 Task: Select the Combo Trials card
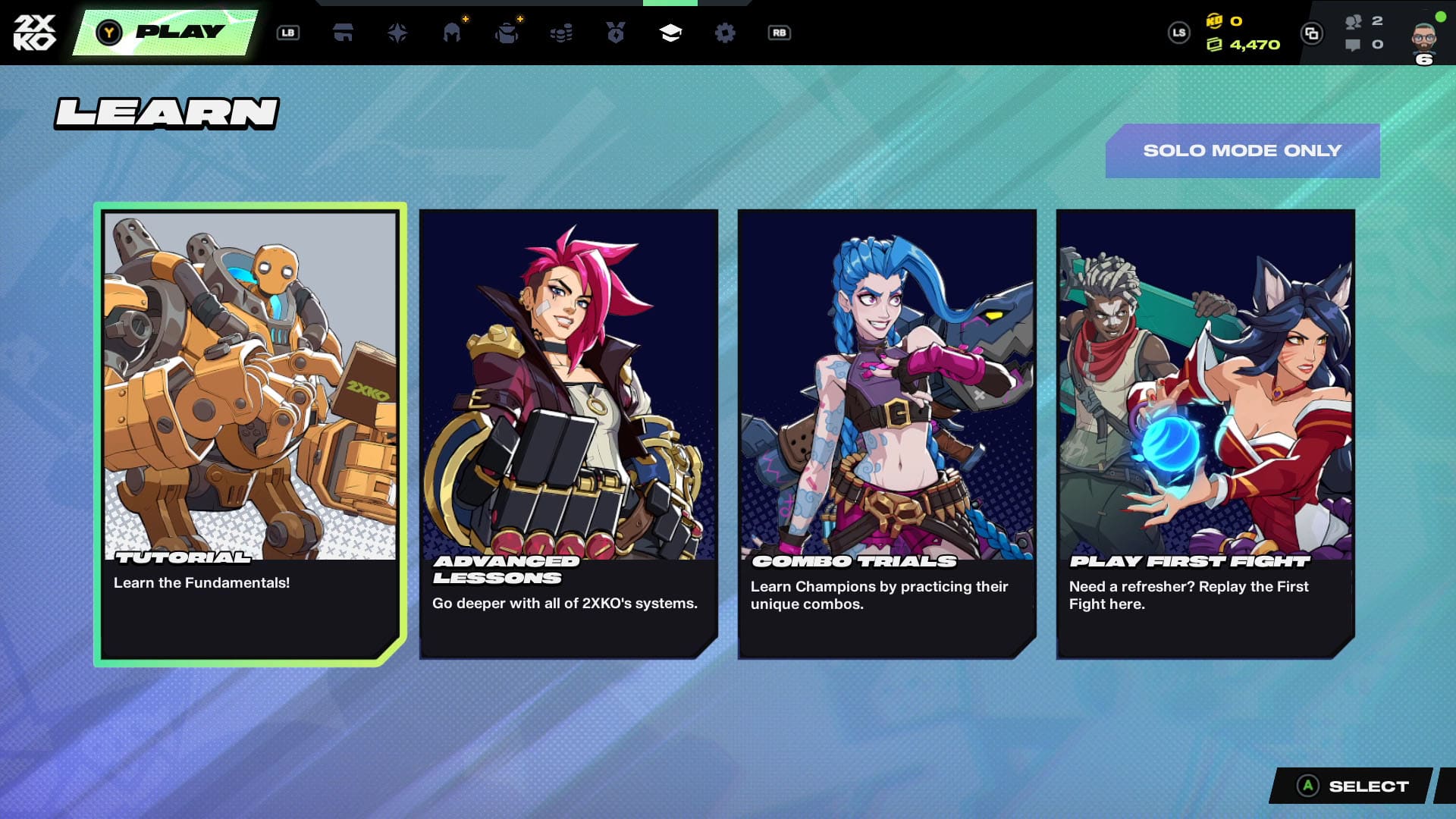(x=887, y=434)
